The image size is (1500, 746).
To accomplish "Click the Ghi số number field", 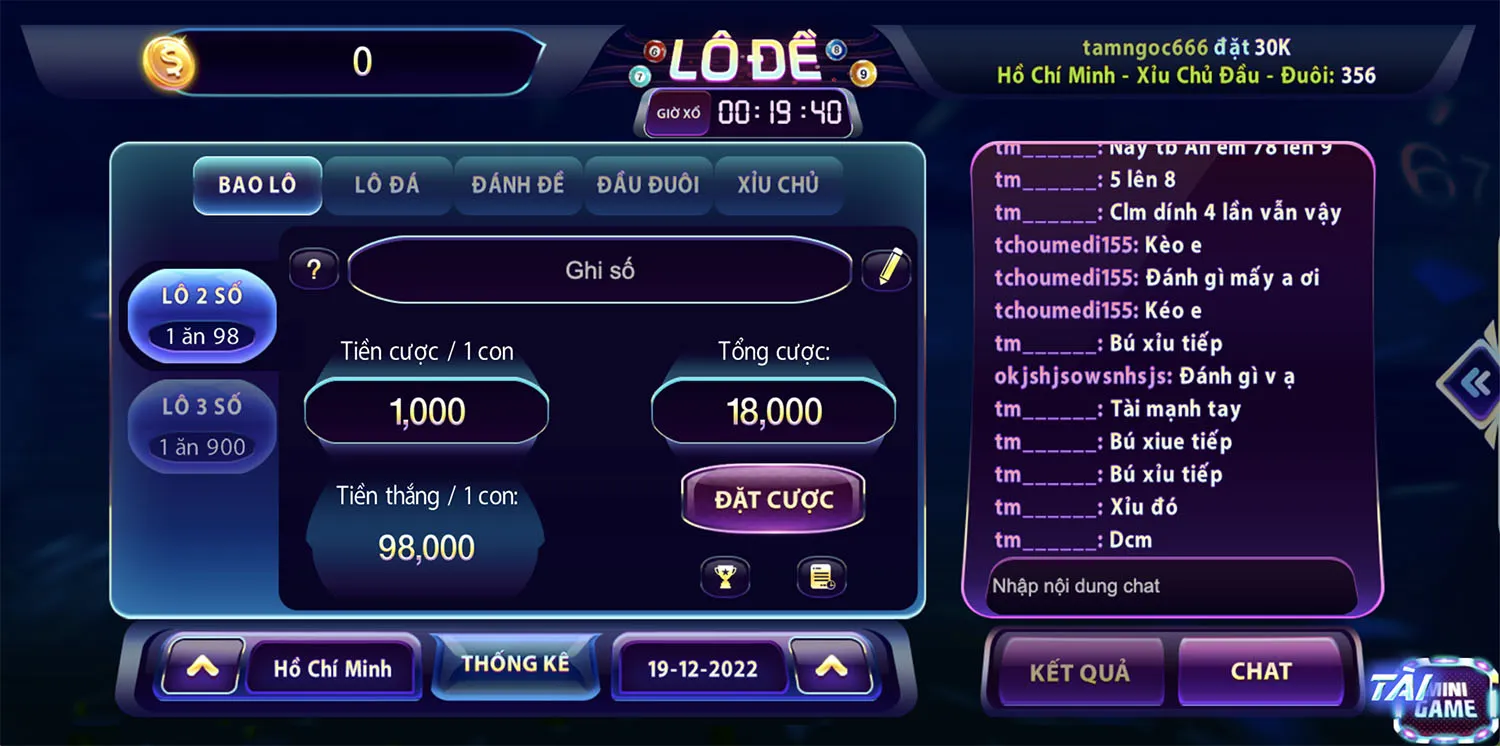I will tap(600, 270).
